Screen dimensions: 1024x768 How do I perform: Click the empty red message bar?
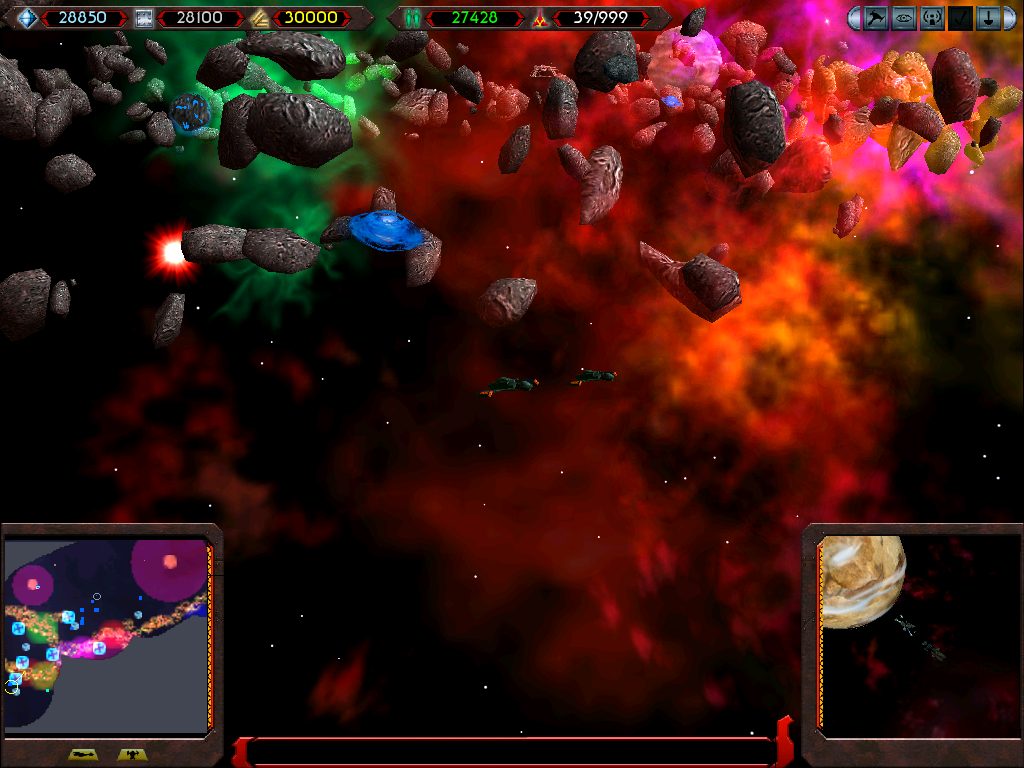(x=510, y=752)
